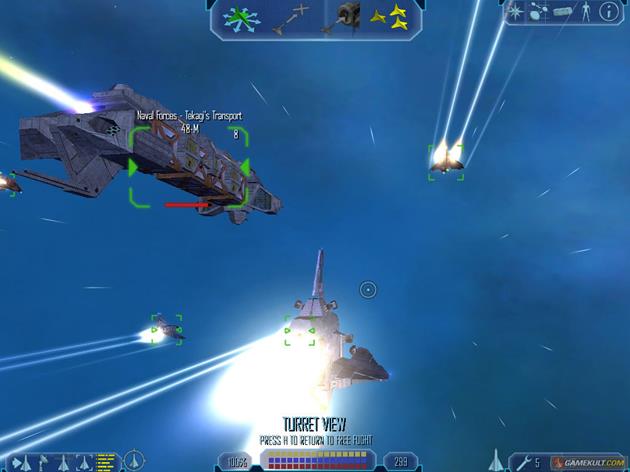Image resolution: width=630 pixels, height=472 pixels.
Task: Choose the yellow ships formation icon
Action: pos(389,17)
